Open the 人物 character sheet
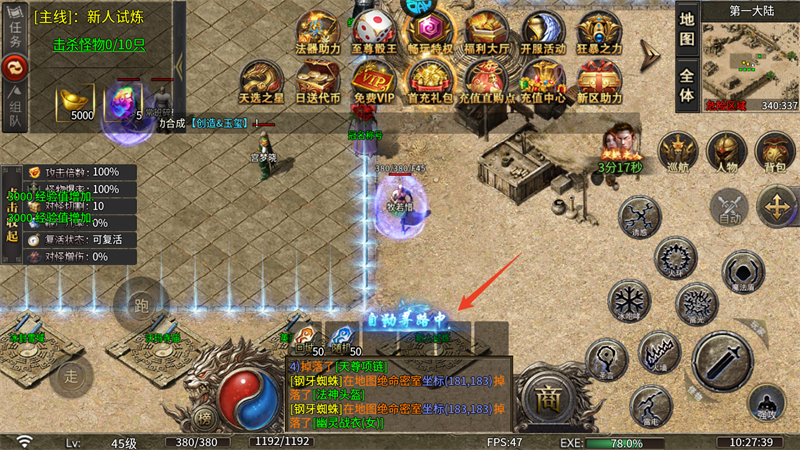The height and width of the screenshot is (450, 800). pos(727,152)
